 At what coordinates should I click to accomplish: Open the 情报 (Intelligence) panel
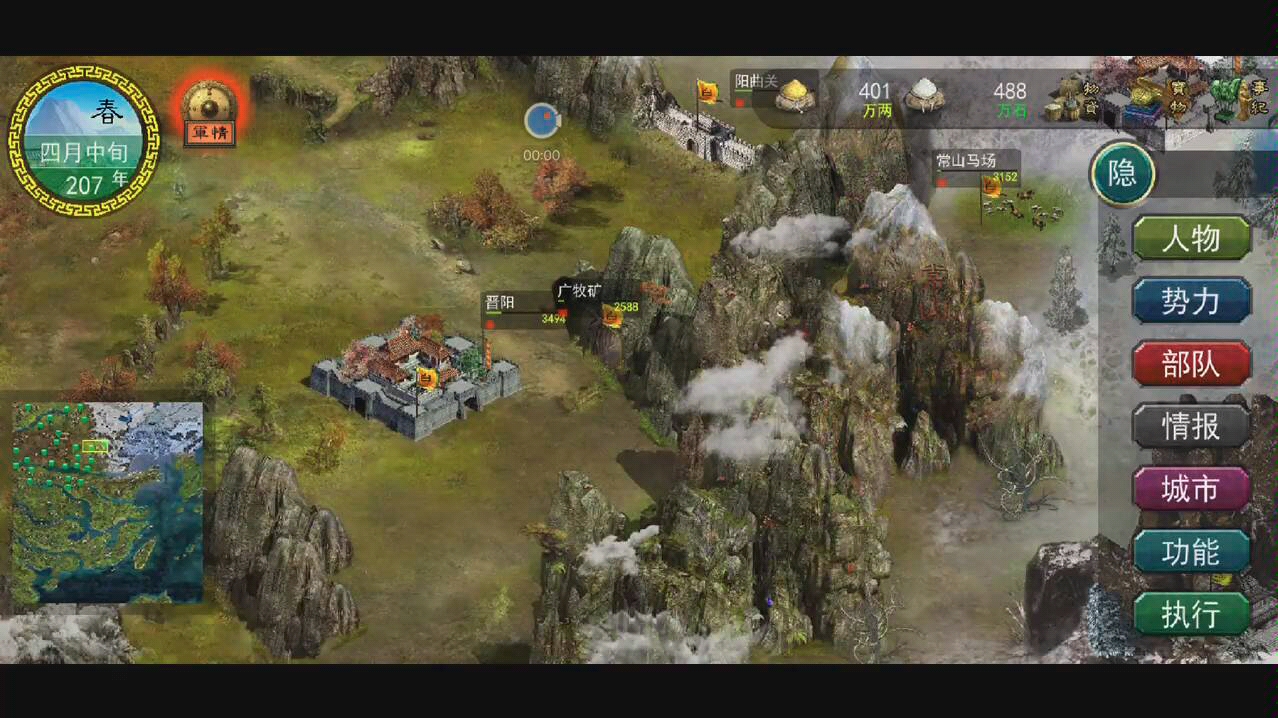(x=1191, y=426)
